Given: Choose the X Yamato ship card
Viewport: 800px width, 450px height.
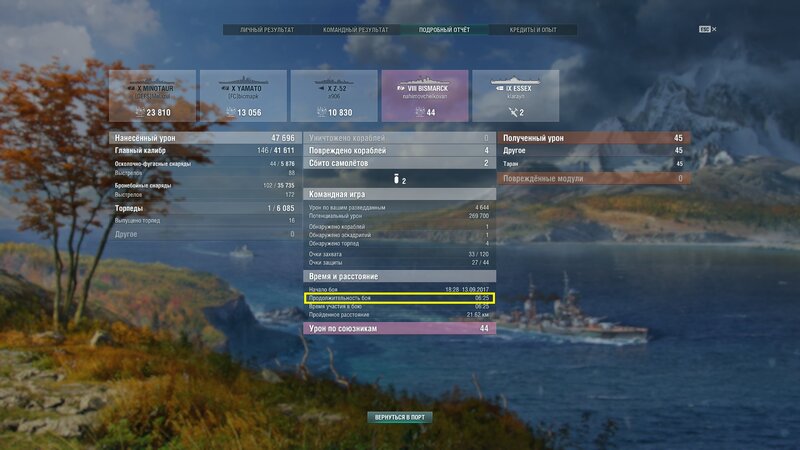Looking at the screenshot, I should [x=241, y=96].
